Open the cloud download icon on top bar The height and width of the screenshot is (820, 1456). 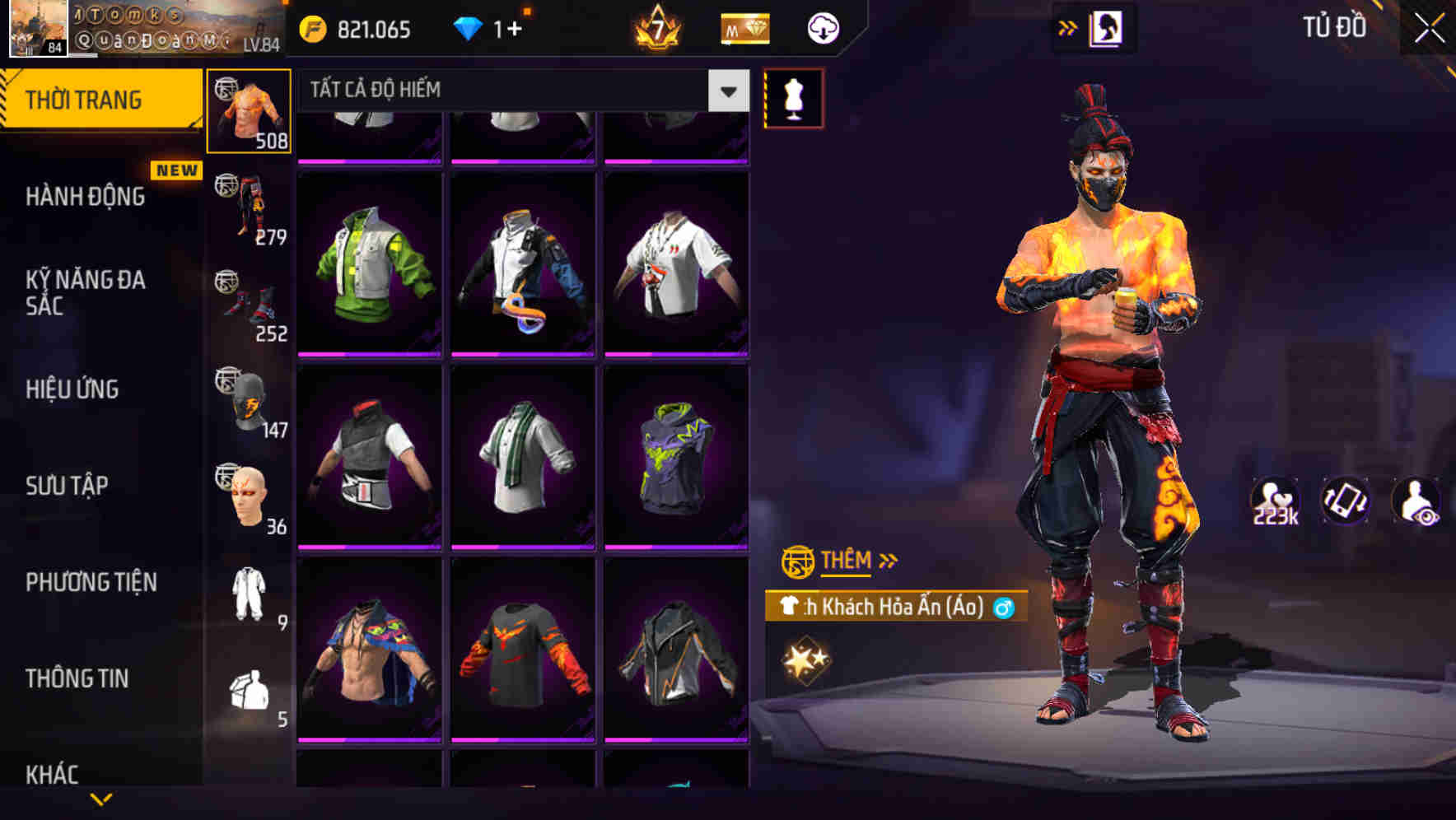(822, 27)
